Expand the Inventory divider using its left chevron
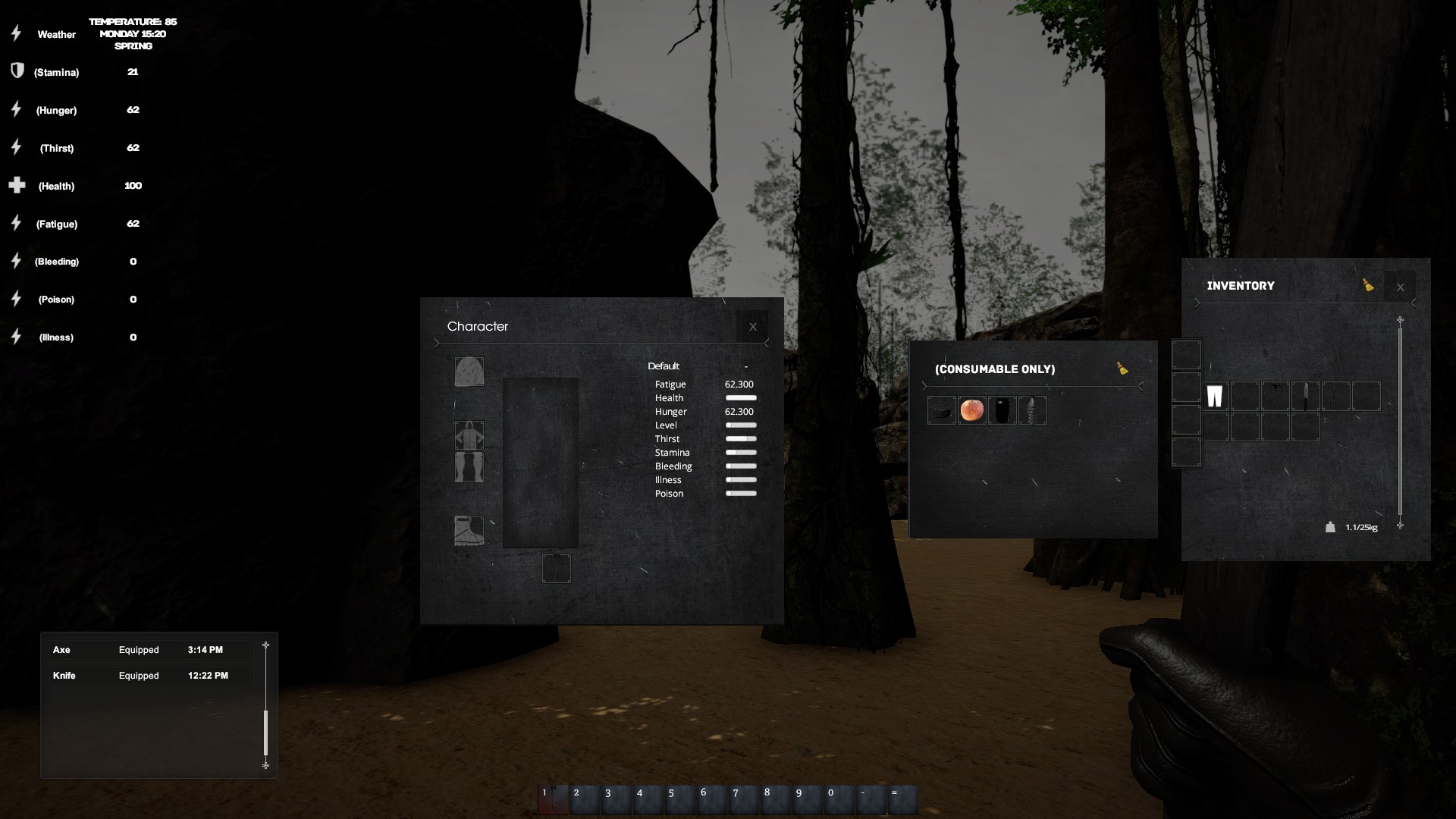 click(x=1197, y=303)
